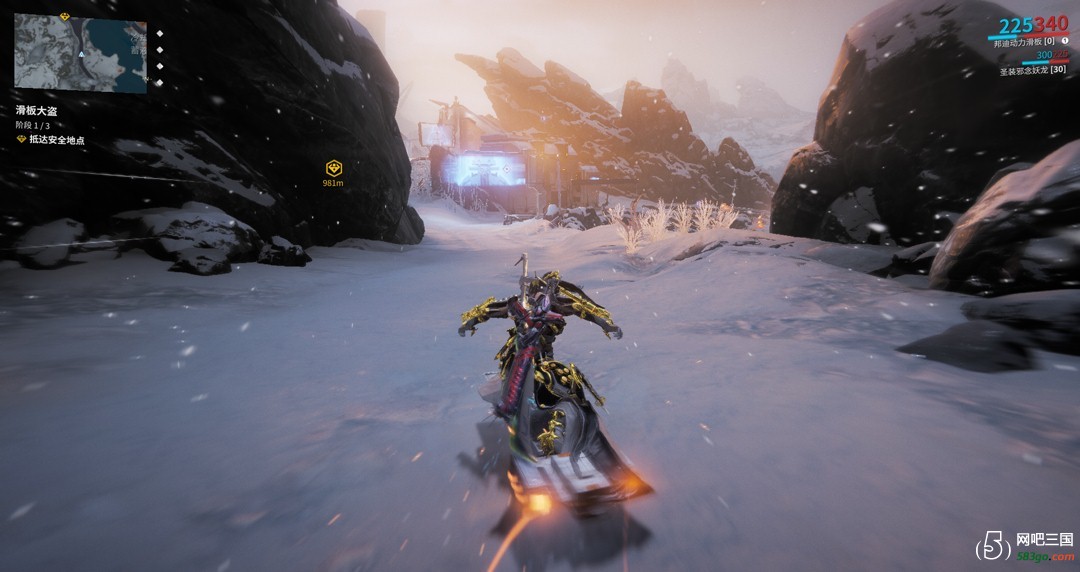Click the 滑板大盗 mission title
The width and height of the screenshot is (1080, 572).
(36, 110)
